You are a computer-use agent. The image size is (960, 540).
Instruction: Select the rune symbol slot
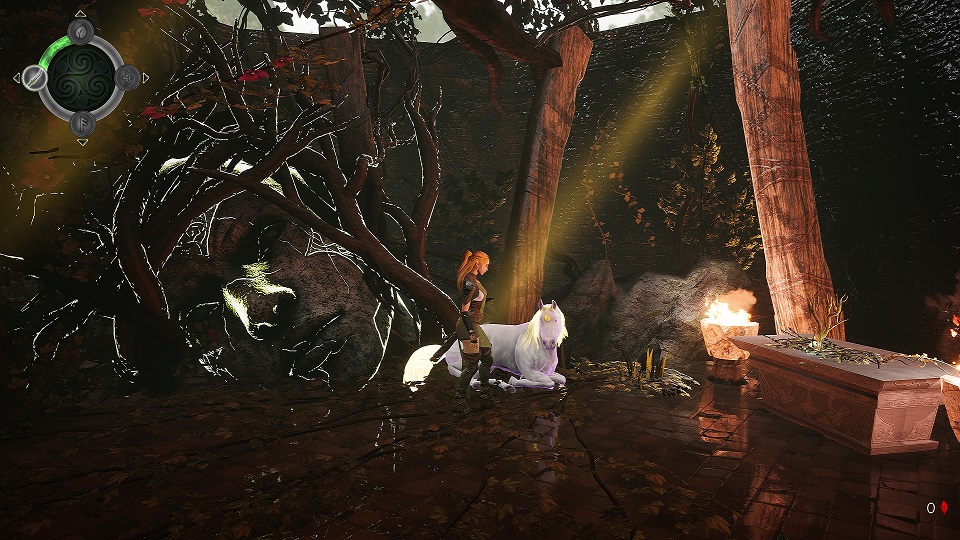click(x=81, y=123)
